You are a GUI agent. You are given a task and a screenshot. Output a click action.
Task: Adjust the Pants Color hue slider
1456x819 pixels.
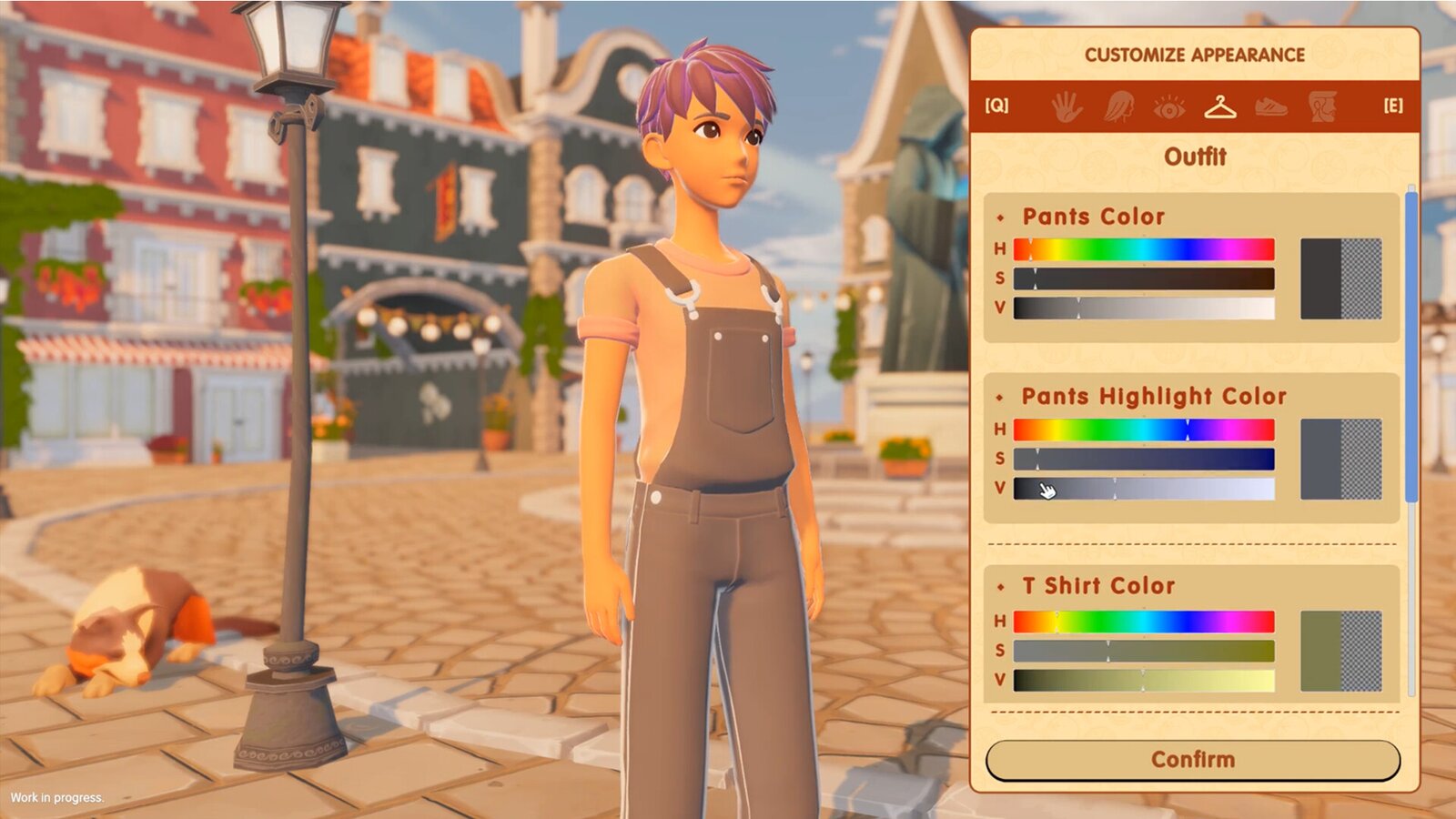pyautogui.click(x=1144, y=249)
